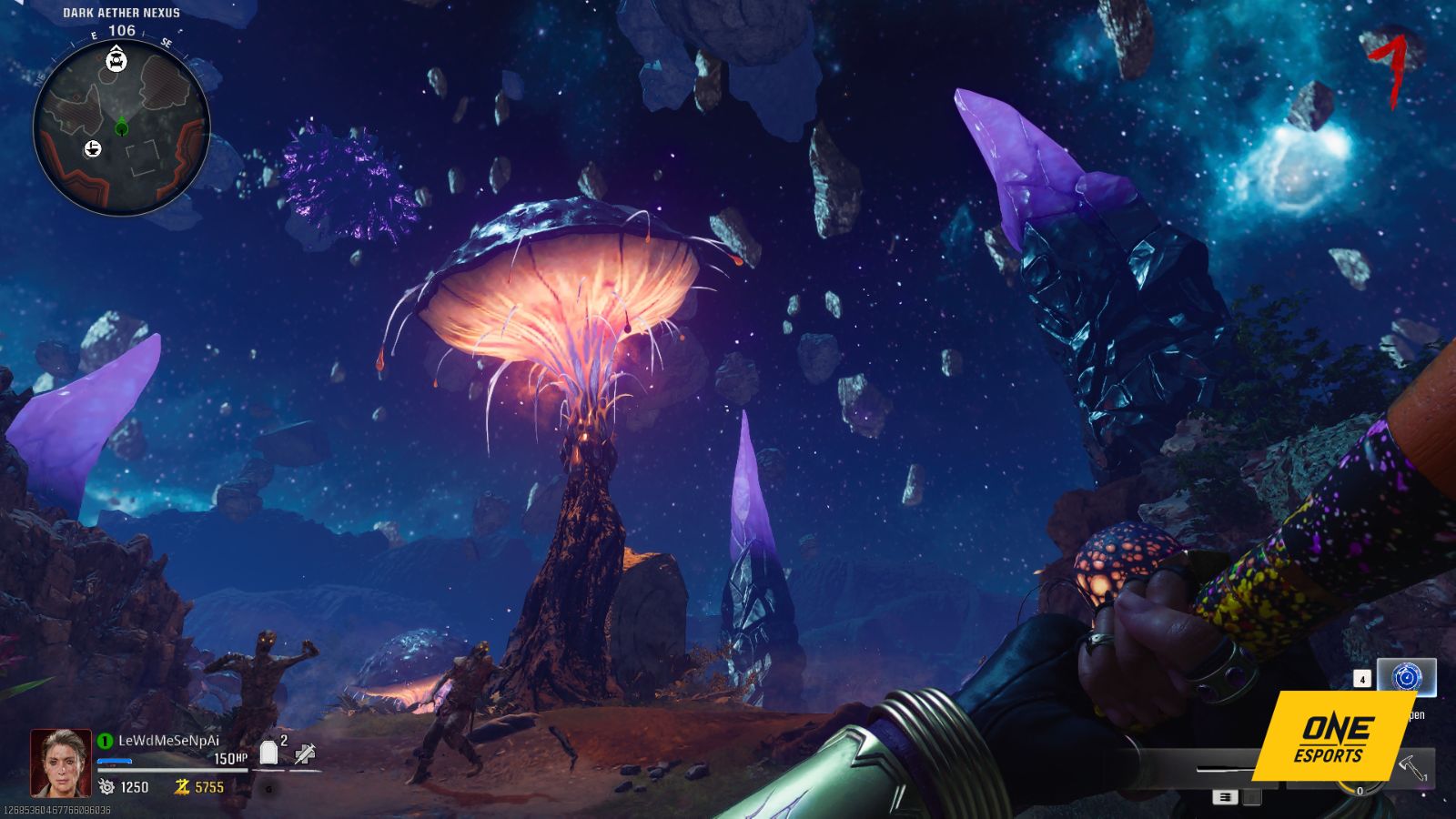Click the salvage gear icon
Screen dimensions: 1456x819
tap(107, 786)
